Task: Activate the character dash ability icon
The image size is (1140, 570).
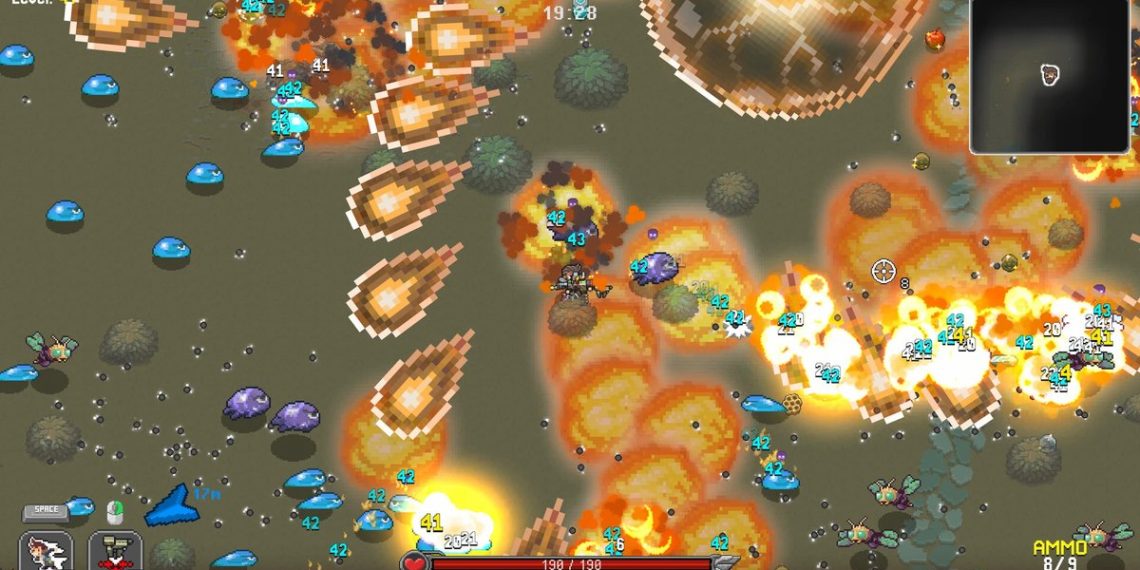Action: point(46,552)
